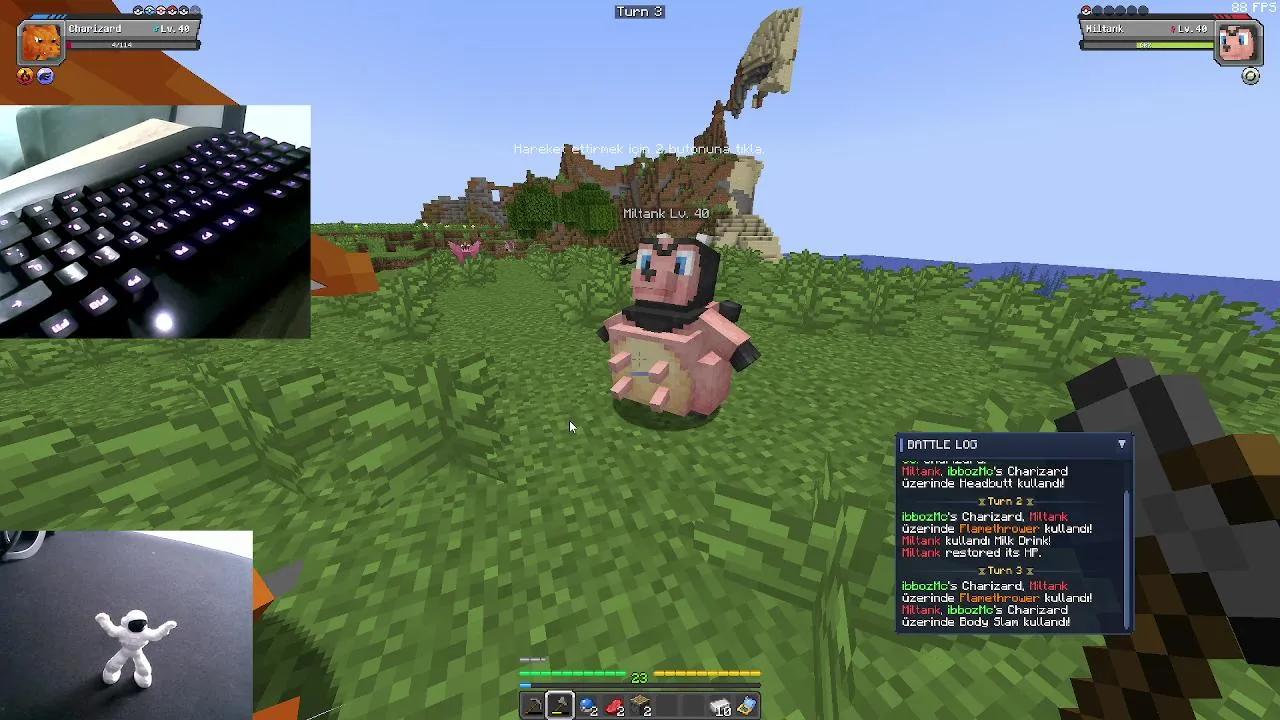Select the golden axe hotbar slot
Viewport: 1280px width, 720px height.
point(559,704)
